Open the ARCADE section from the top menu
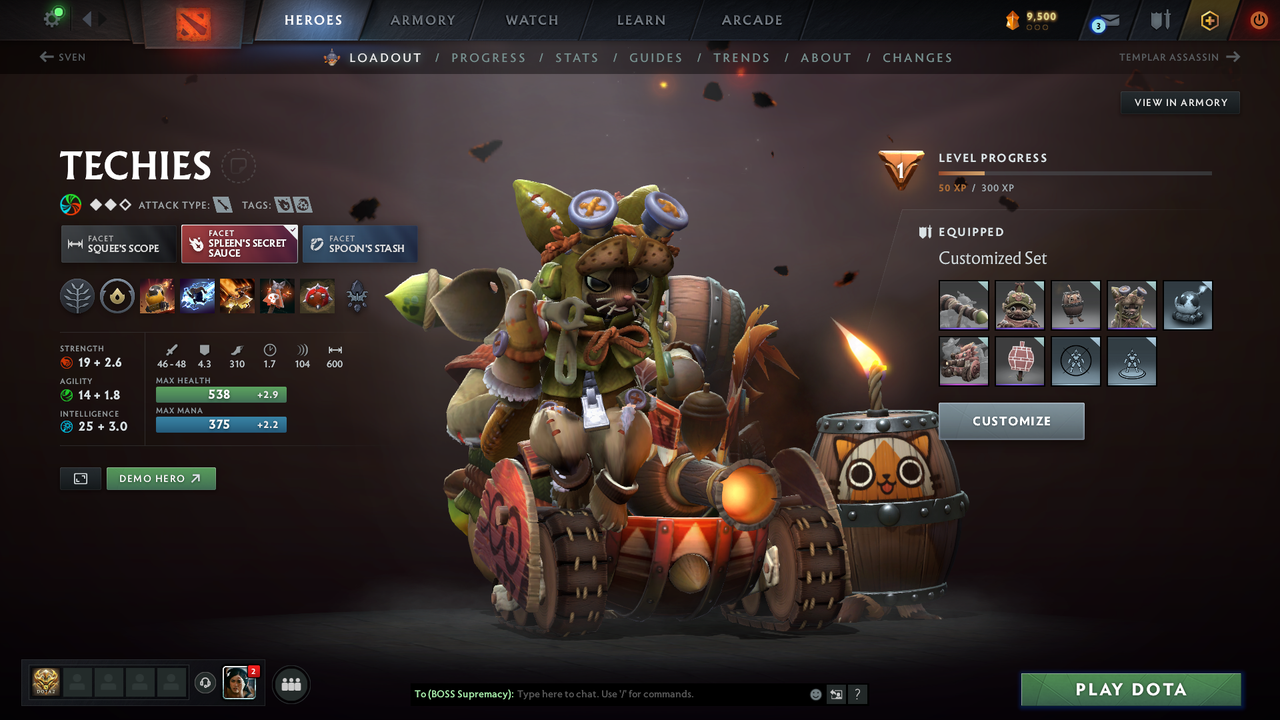Image resolution: width=1280 pixels, height=720 pixels. click(751, 20)
